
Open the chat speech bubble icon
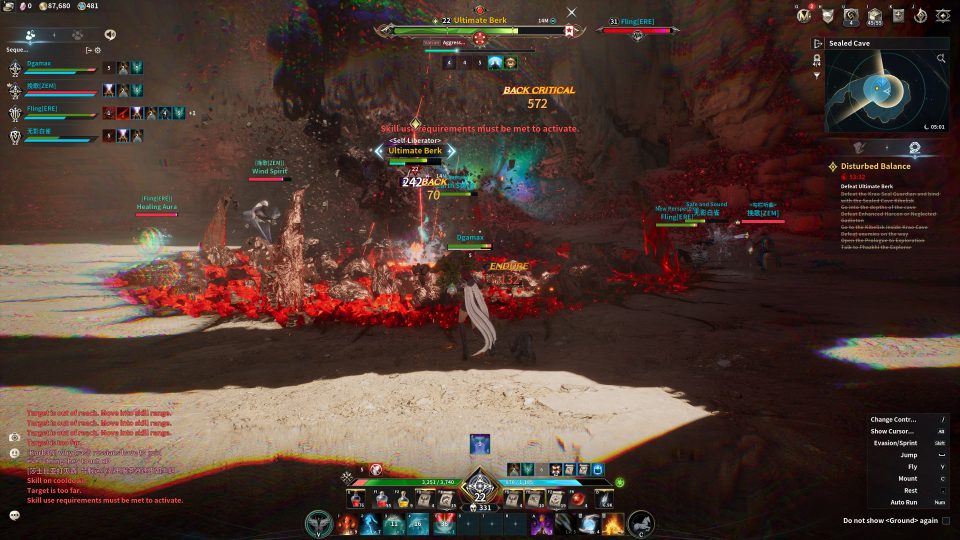15,515
